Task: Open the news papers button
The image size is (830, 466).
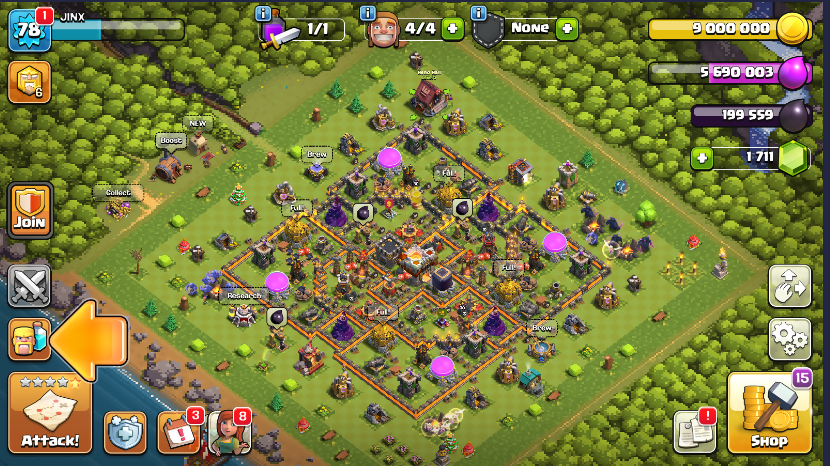Action: pyautogui.click(x=694, y=431)
